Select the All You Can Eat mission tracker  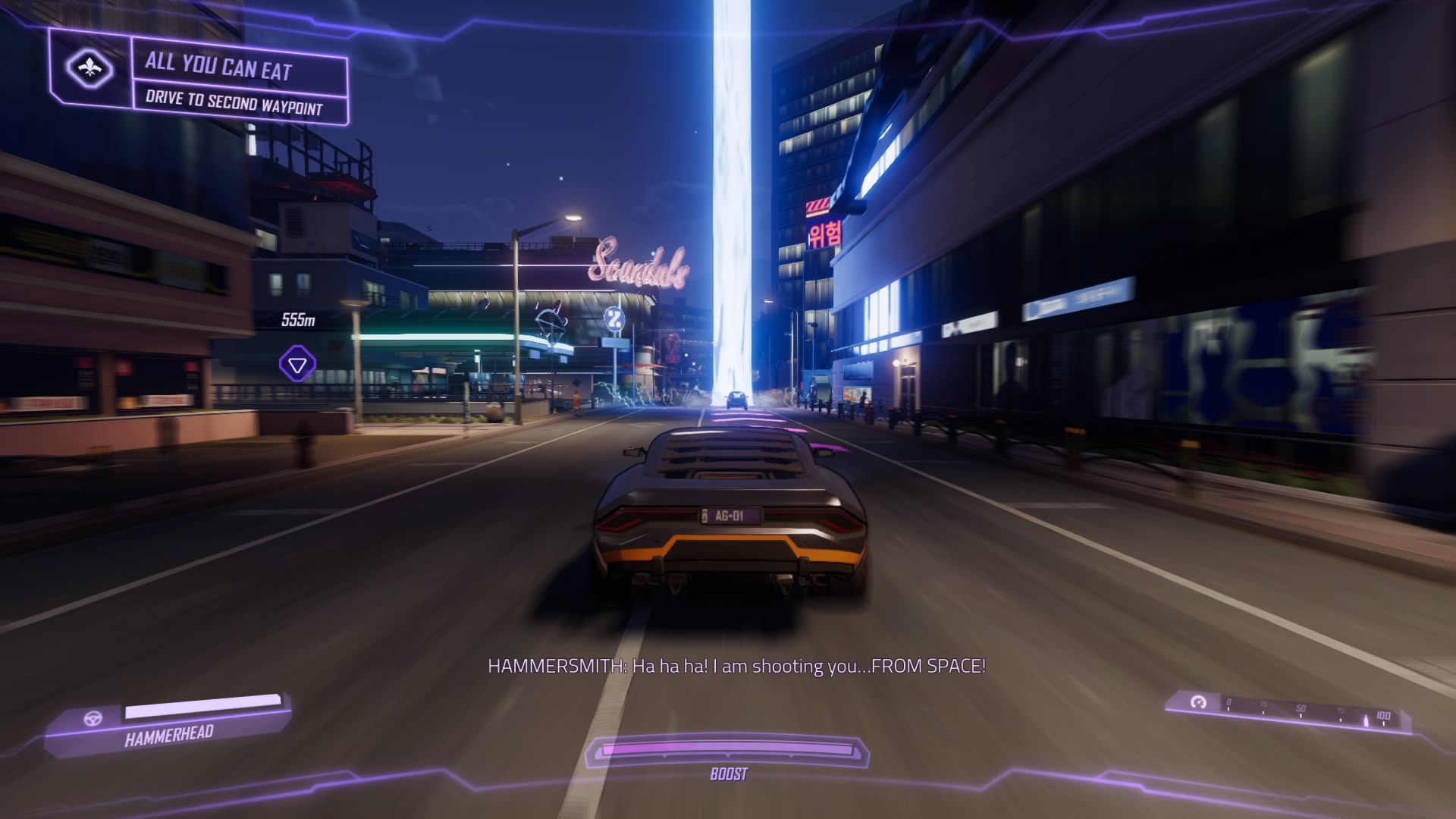pyautogui.click(x=218, y=67)
